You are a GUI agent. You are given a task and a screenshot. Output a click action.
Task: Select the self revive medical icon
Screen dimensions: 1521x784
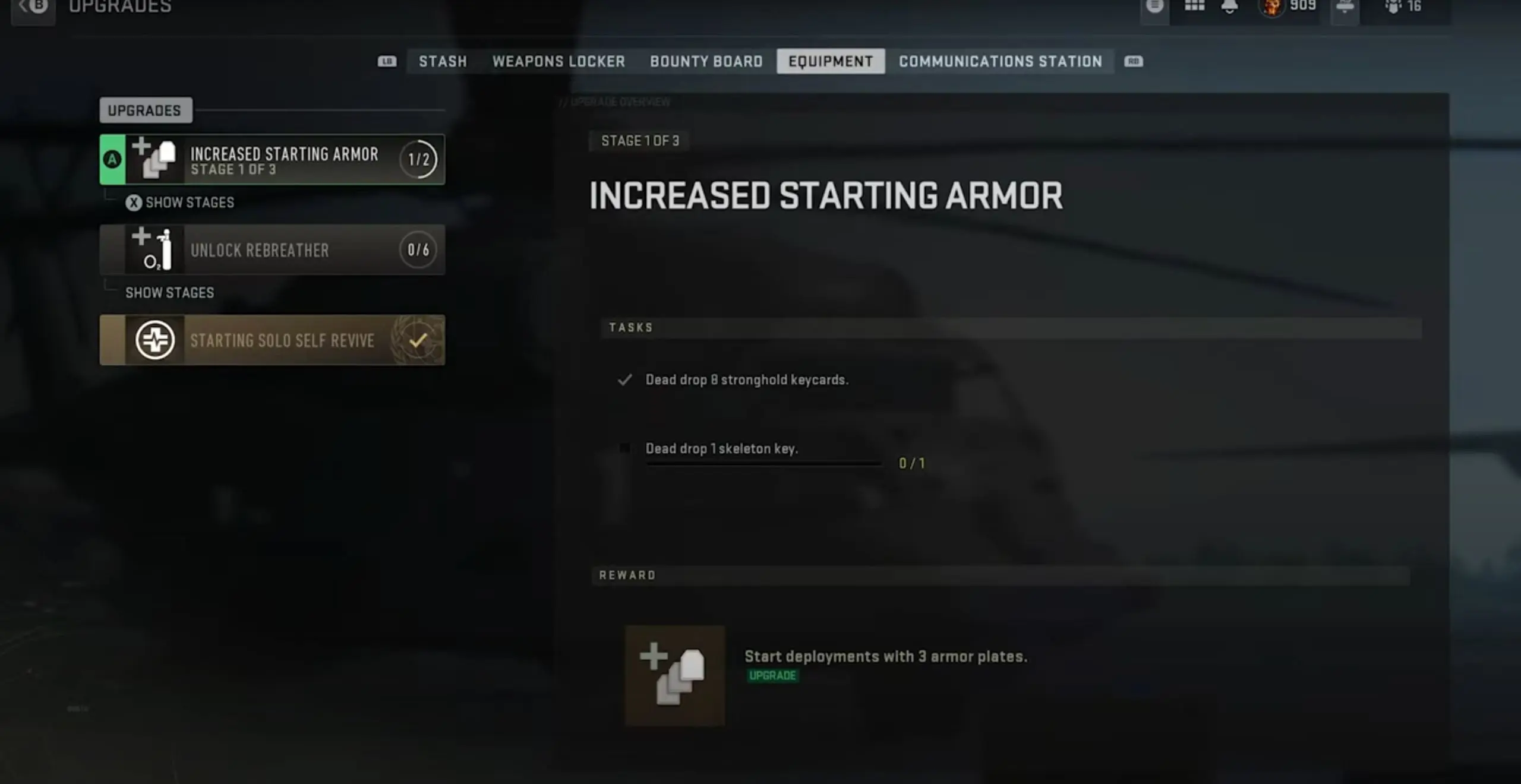[153, 339]
